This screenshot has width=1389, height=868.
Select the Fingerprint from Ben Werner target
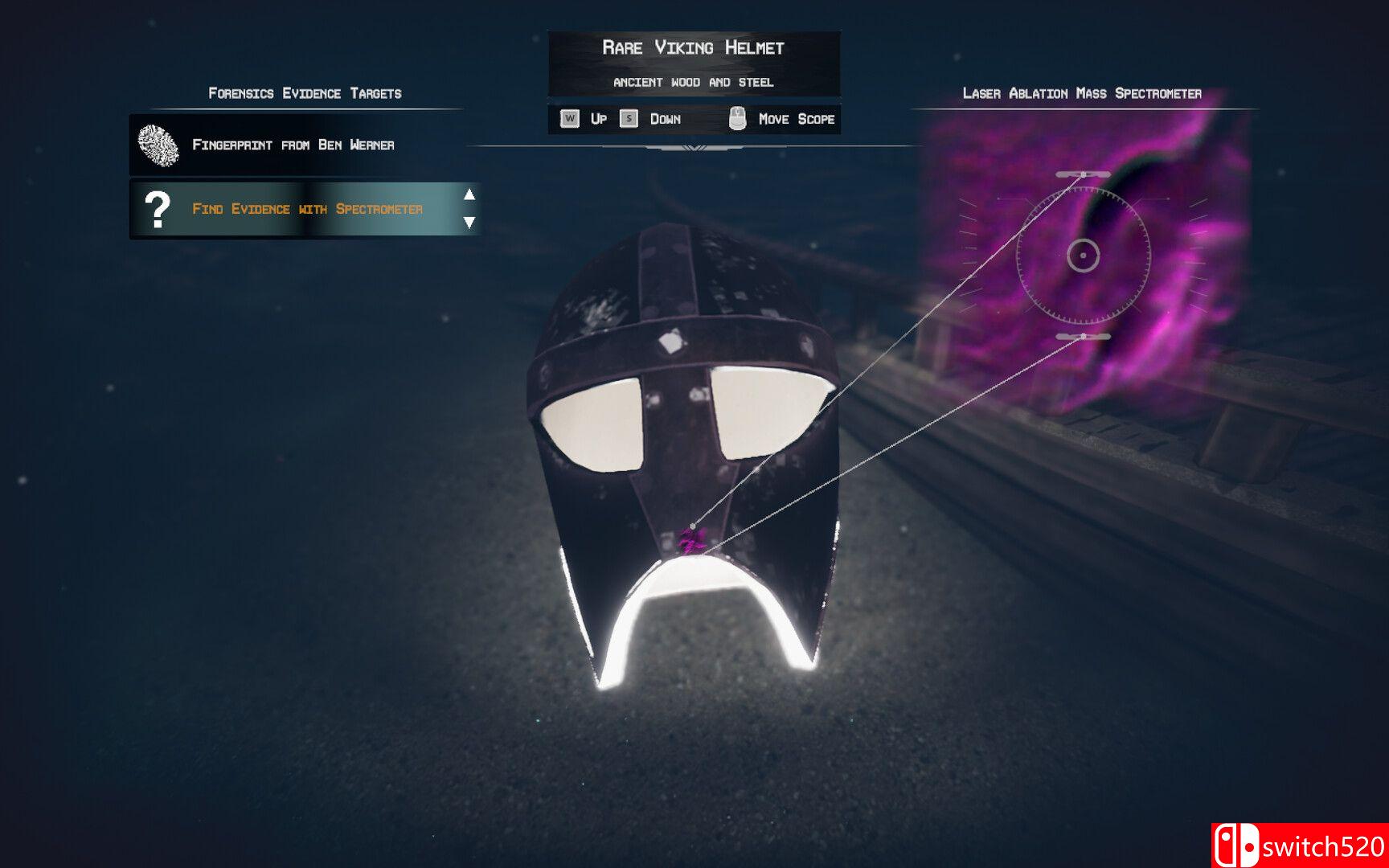[293, 145]
